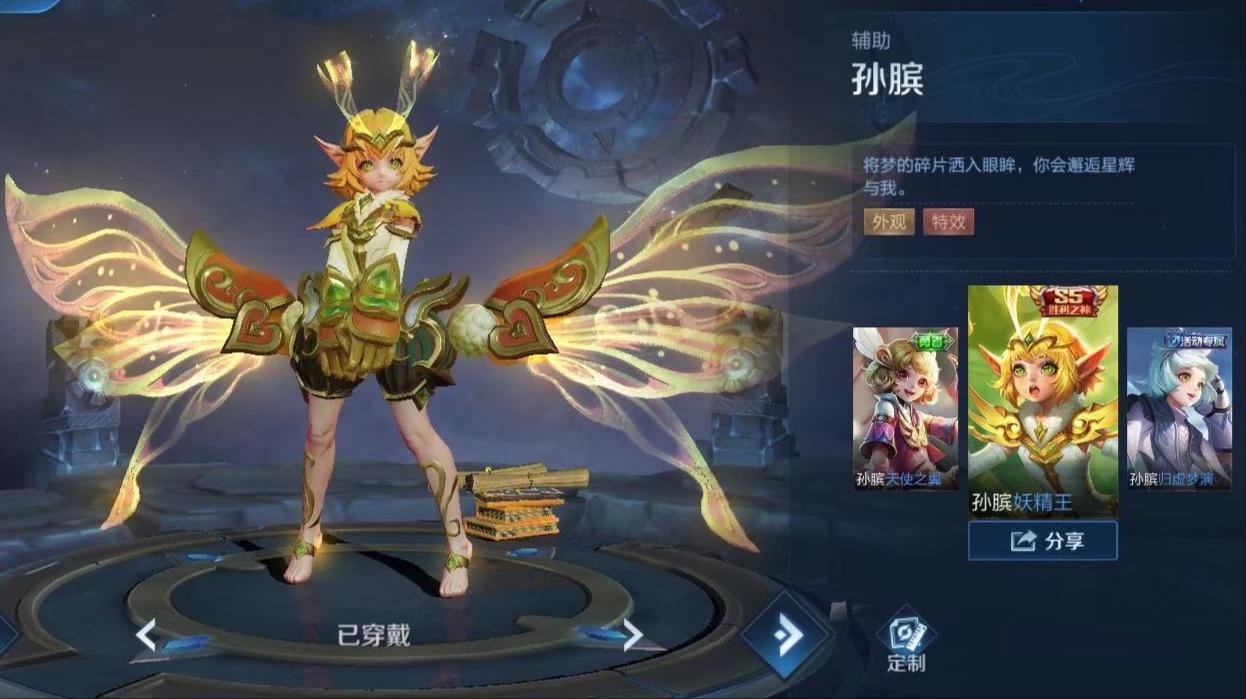Show the 外观 appearance tag
The height and width of the screenshot is (699, 1246).
point(889,222)
